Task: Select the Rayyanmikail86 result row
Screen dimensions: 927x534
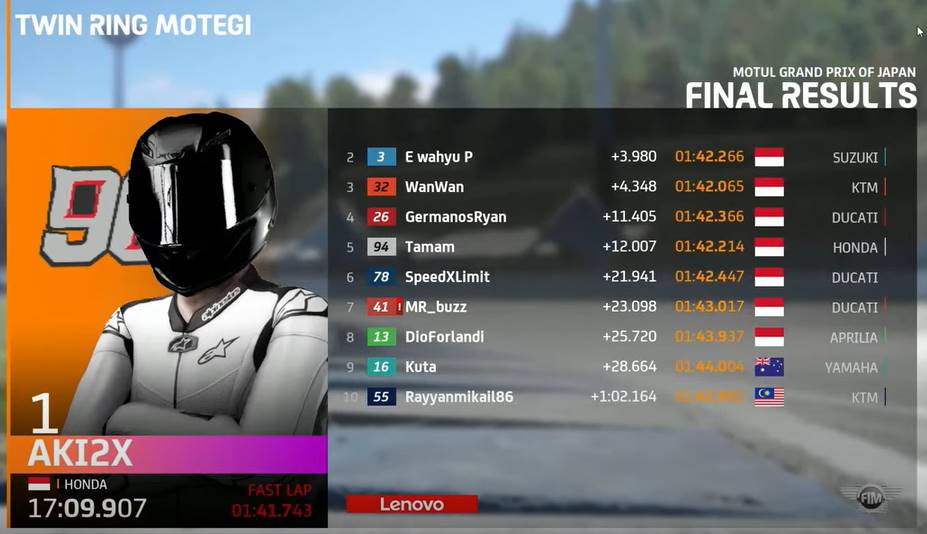Action: point(615,397)
